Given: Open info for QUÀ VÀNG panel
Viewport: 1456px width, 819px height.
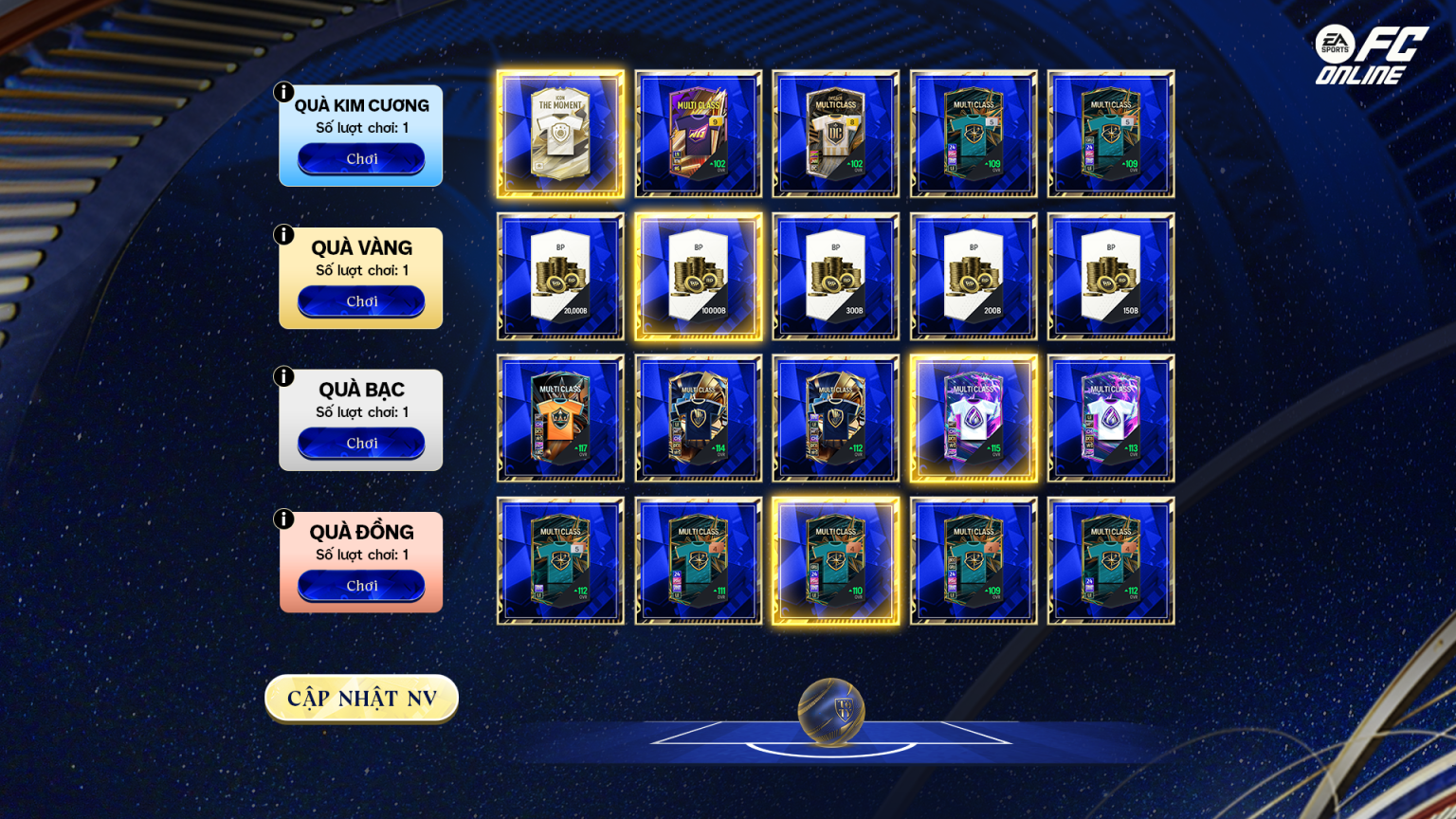Looking at the screenshot, I should tap(282, 234).
